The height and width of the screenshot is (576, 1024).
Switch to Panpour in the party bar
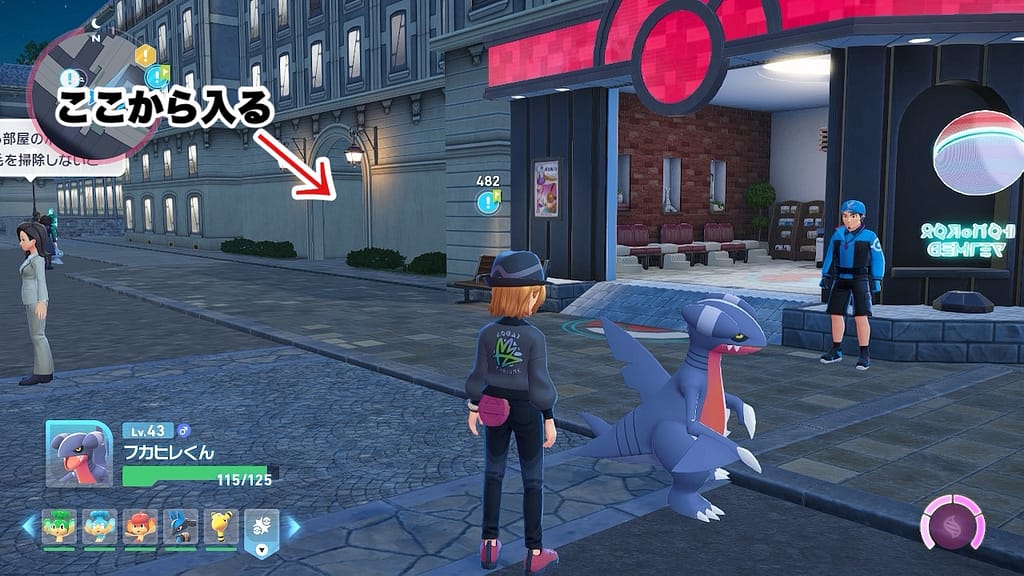click(99, 527)
